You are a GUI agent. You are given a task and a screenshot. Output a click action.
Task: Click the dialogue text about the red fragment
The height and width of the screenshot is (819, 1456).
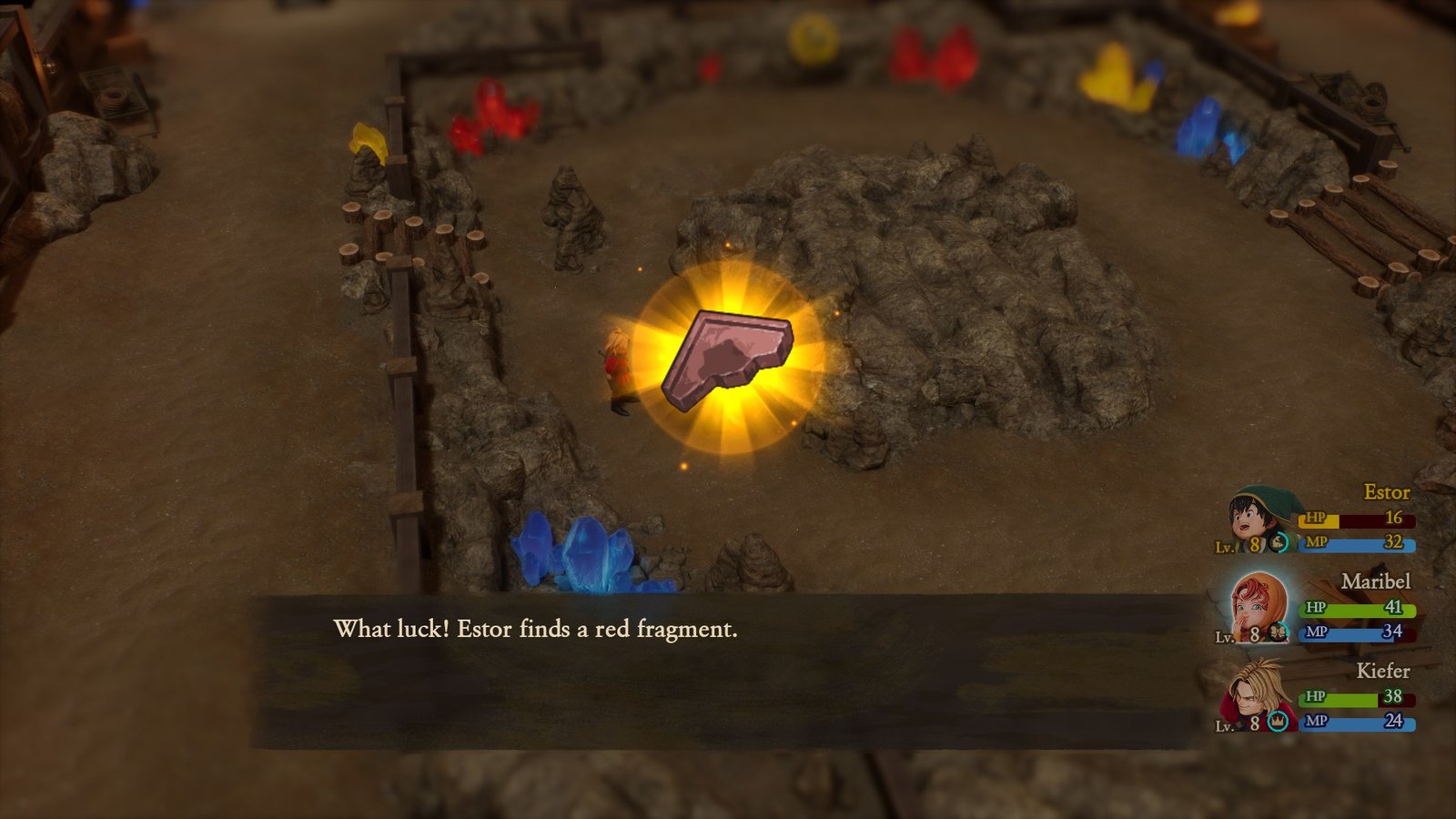coord(537,628)
